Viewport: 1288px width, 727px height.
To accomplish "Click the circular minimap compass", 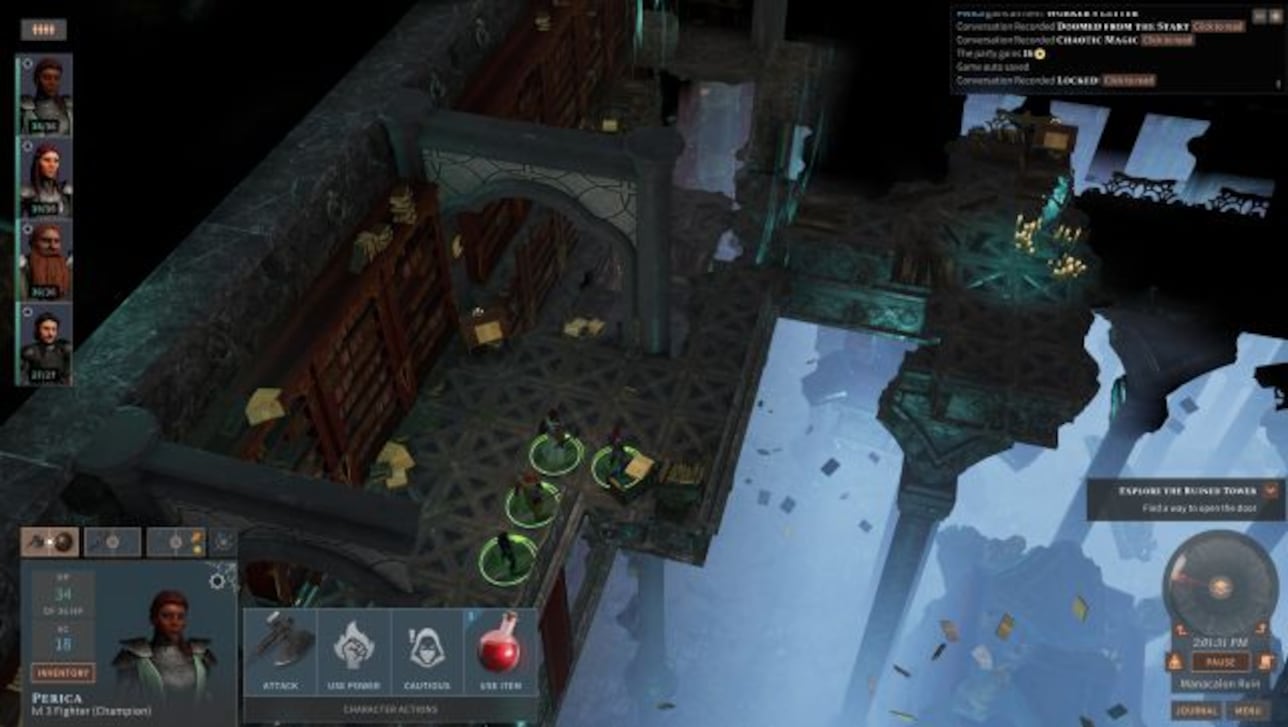I will tap(1220, 586).
